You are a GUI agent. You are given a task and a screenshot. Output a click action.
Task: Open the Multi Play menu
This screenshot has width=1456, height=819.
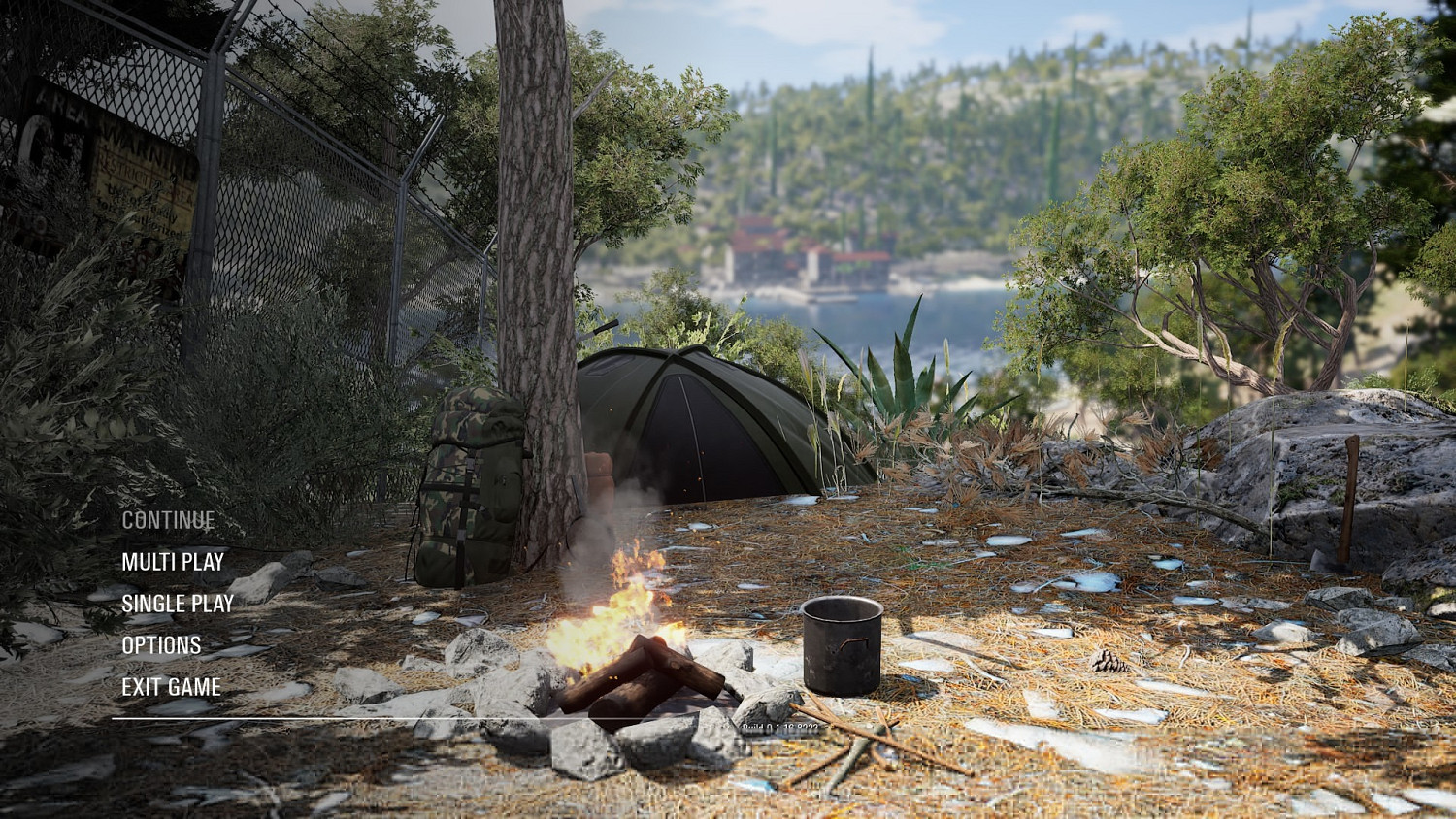point(173,562)
